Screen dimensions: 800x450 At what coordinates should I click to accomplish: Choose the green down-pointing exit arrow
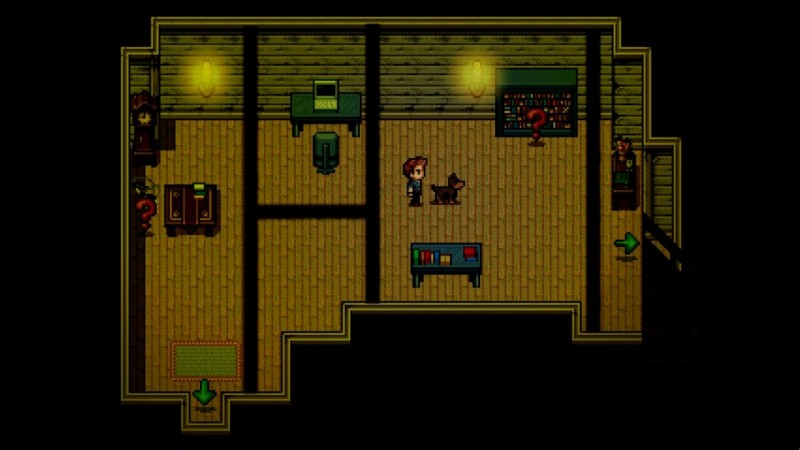[x=204, y=392]
